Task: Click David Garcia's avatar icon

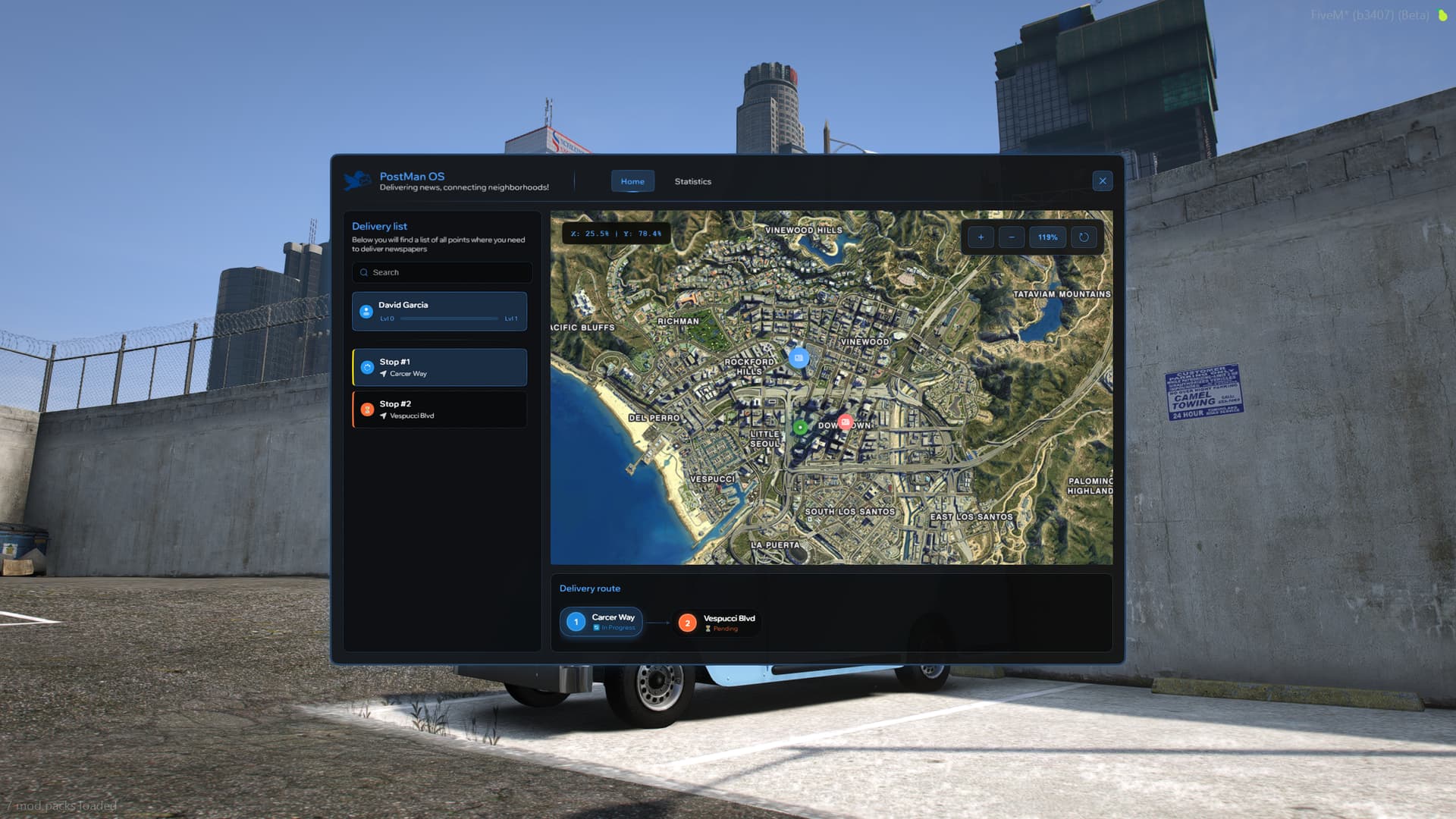Action: click(x=367, y=312)
